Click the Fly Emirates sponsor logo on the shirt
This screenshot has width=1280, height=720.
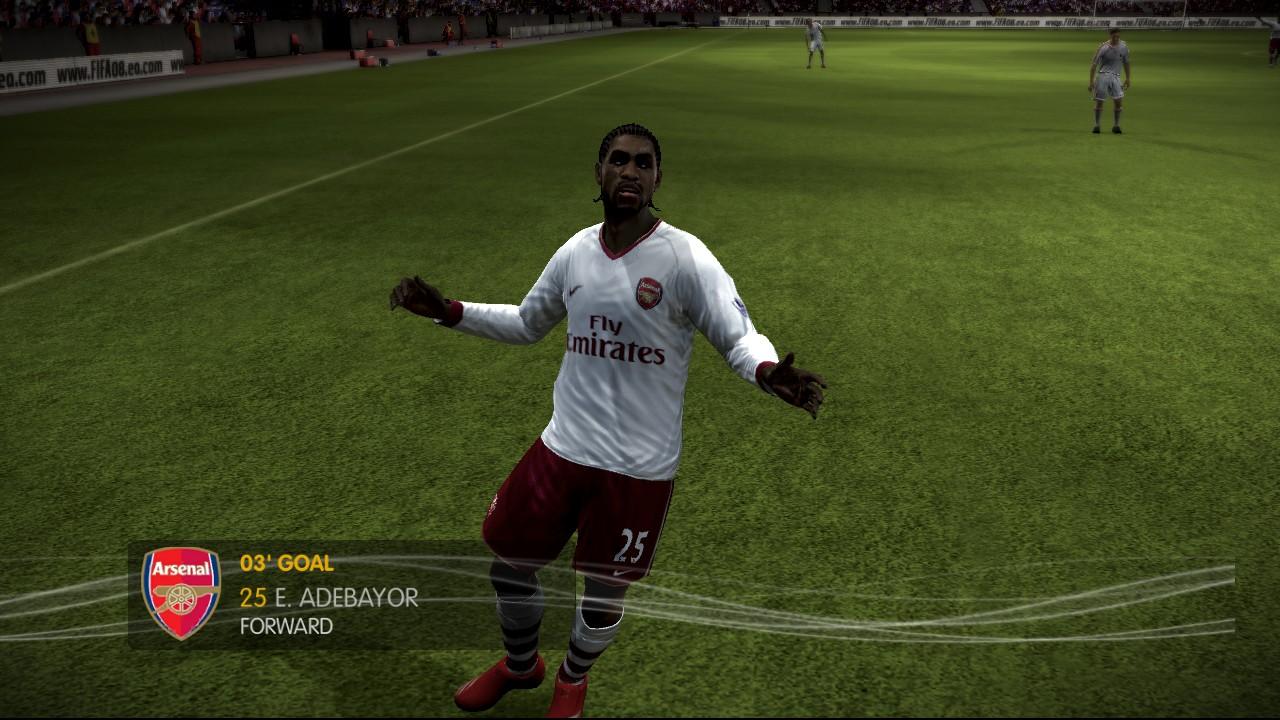tap(611, 340)
